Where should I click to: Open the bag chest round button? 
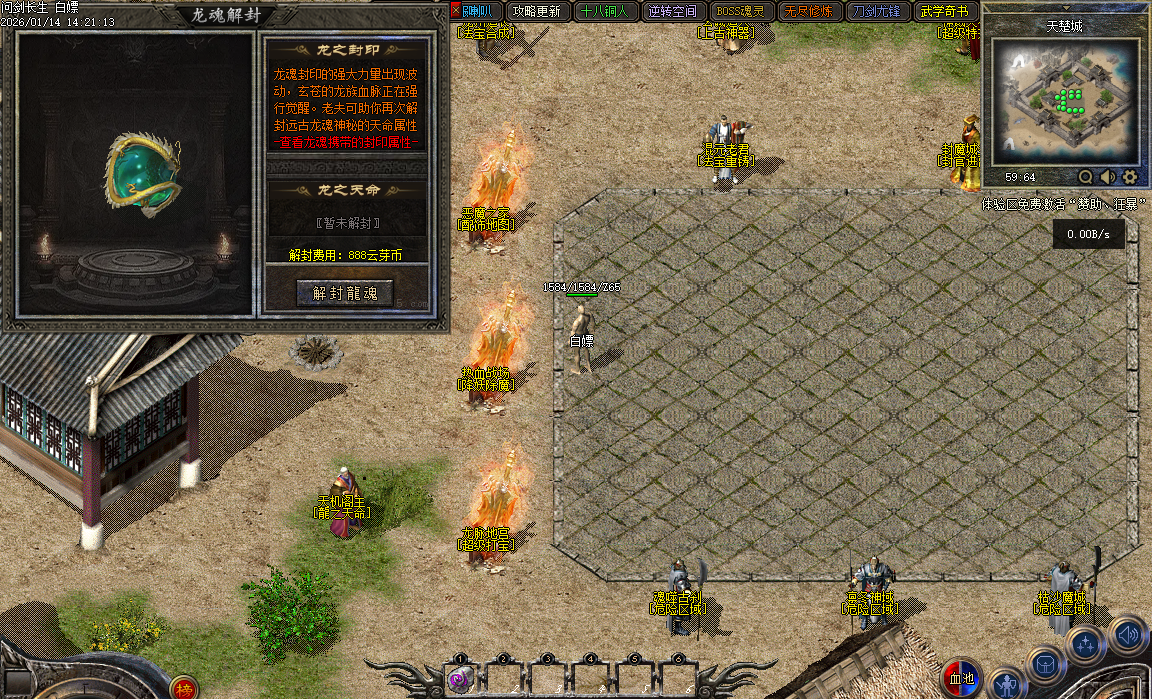tap(1045, 665)
